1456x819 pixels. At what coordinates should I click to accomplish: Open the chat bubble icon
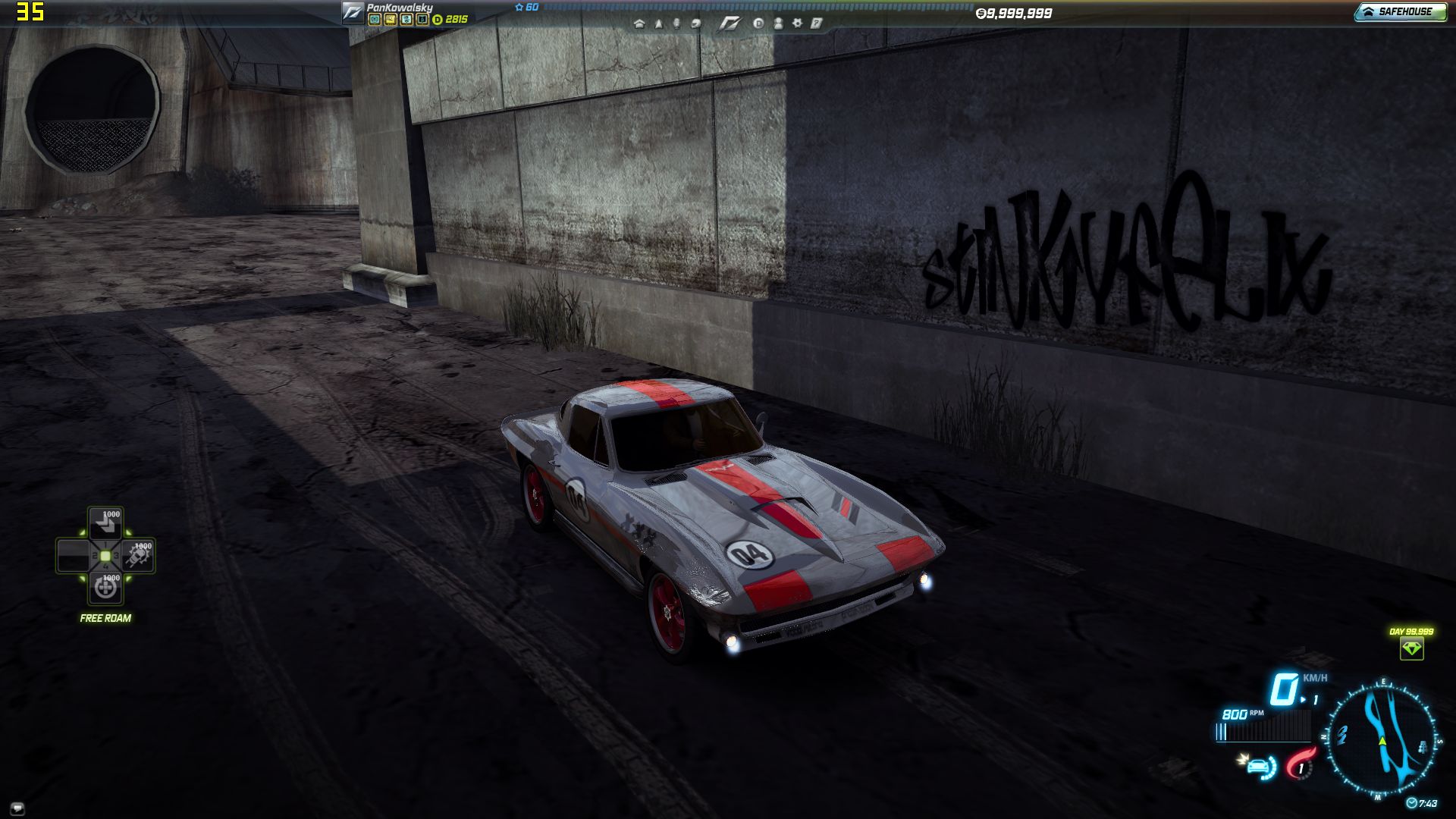coord(18,808)
